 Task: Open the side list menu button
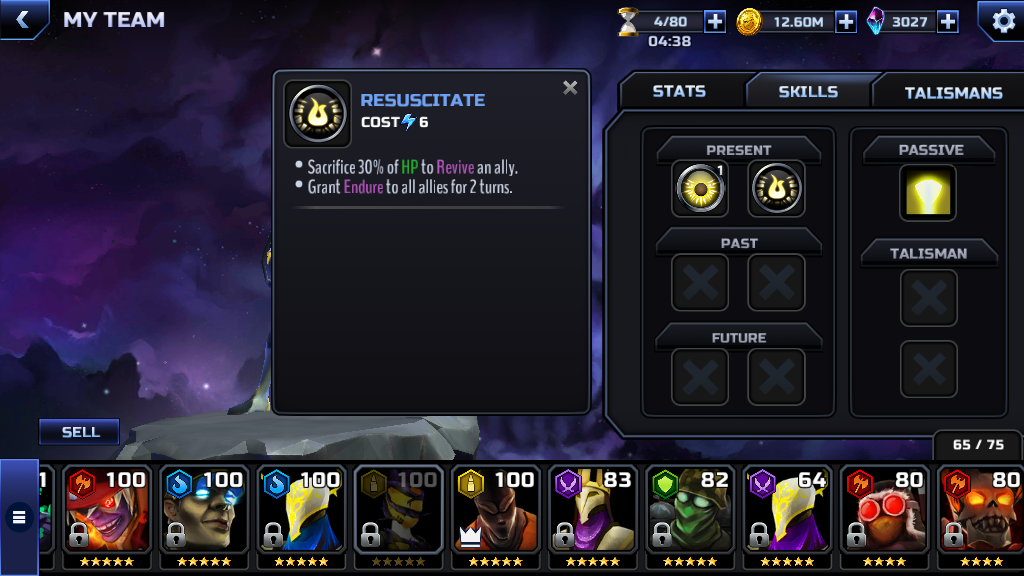[19, 517]
